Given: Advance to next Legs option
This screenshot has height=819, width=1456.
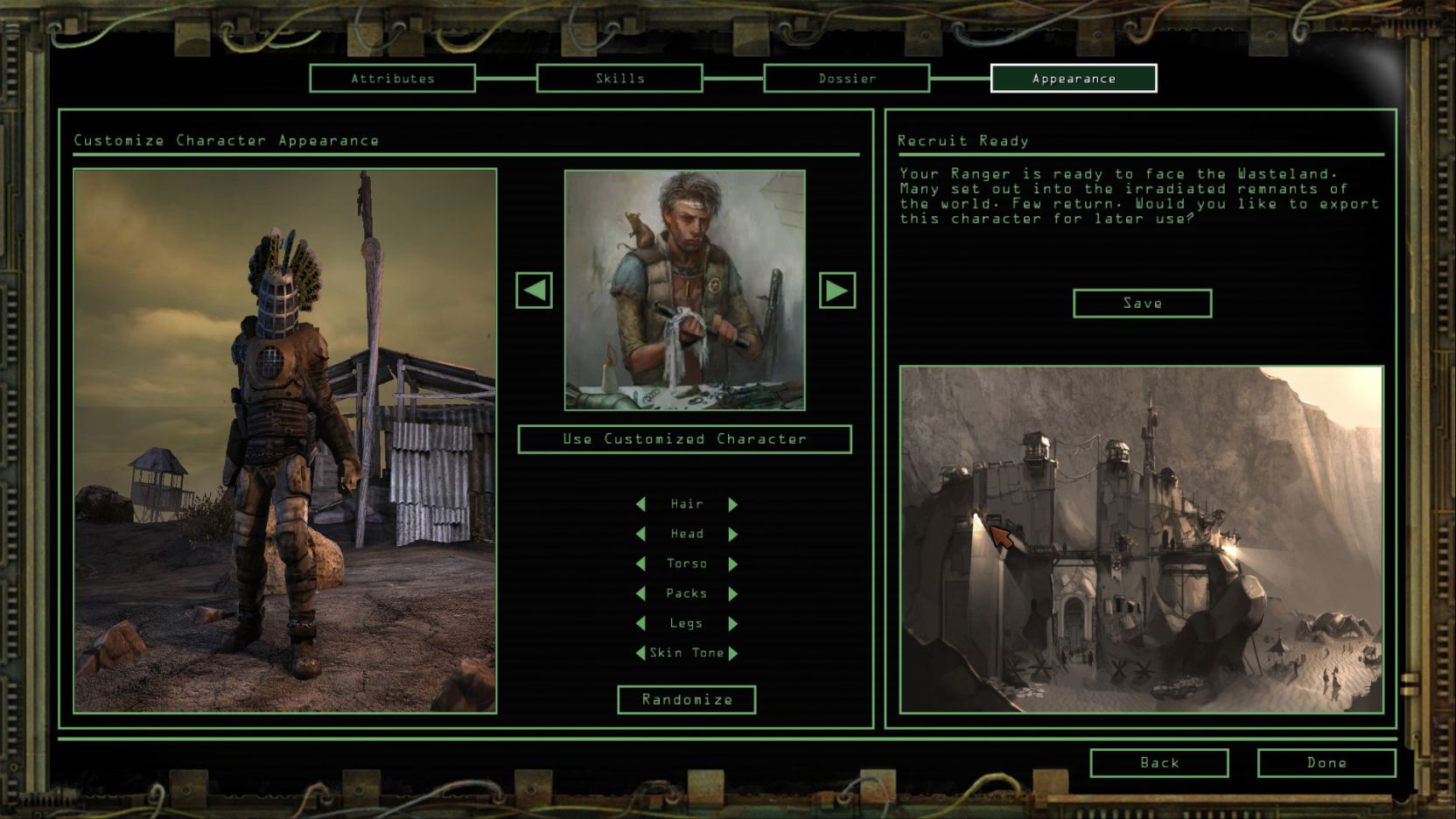Looking at the screenshot, I should (x=733, y=624).
